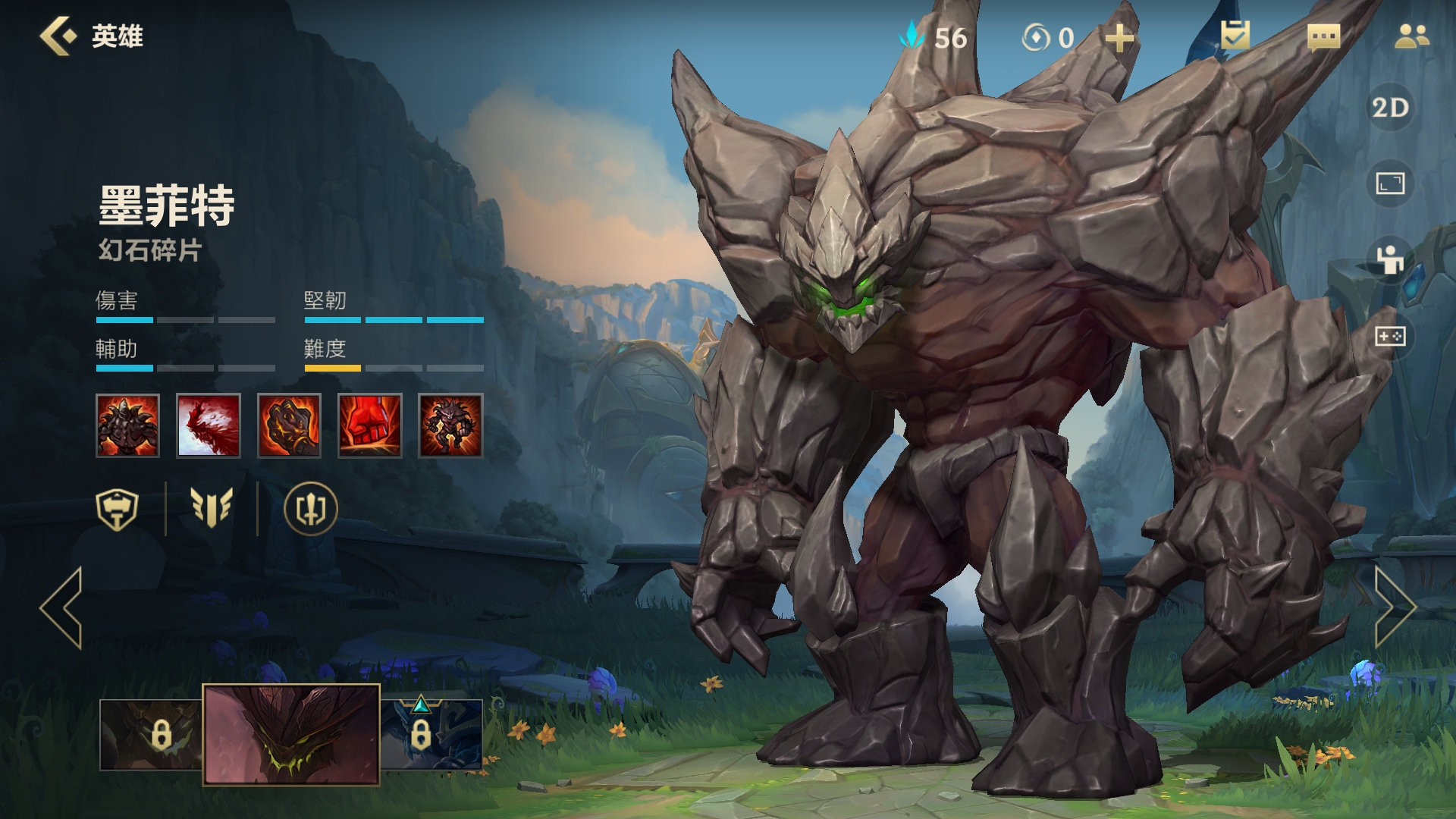Select the molten rock fist ability

click(x=289, y=425)
